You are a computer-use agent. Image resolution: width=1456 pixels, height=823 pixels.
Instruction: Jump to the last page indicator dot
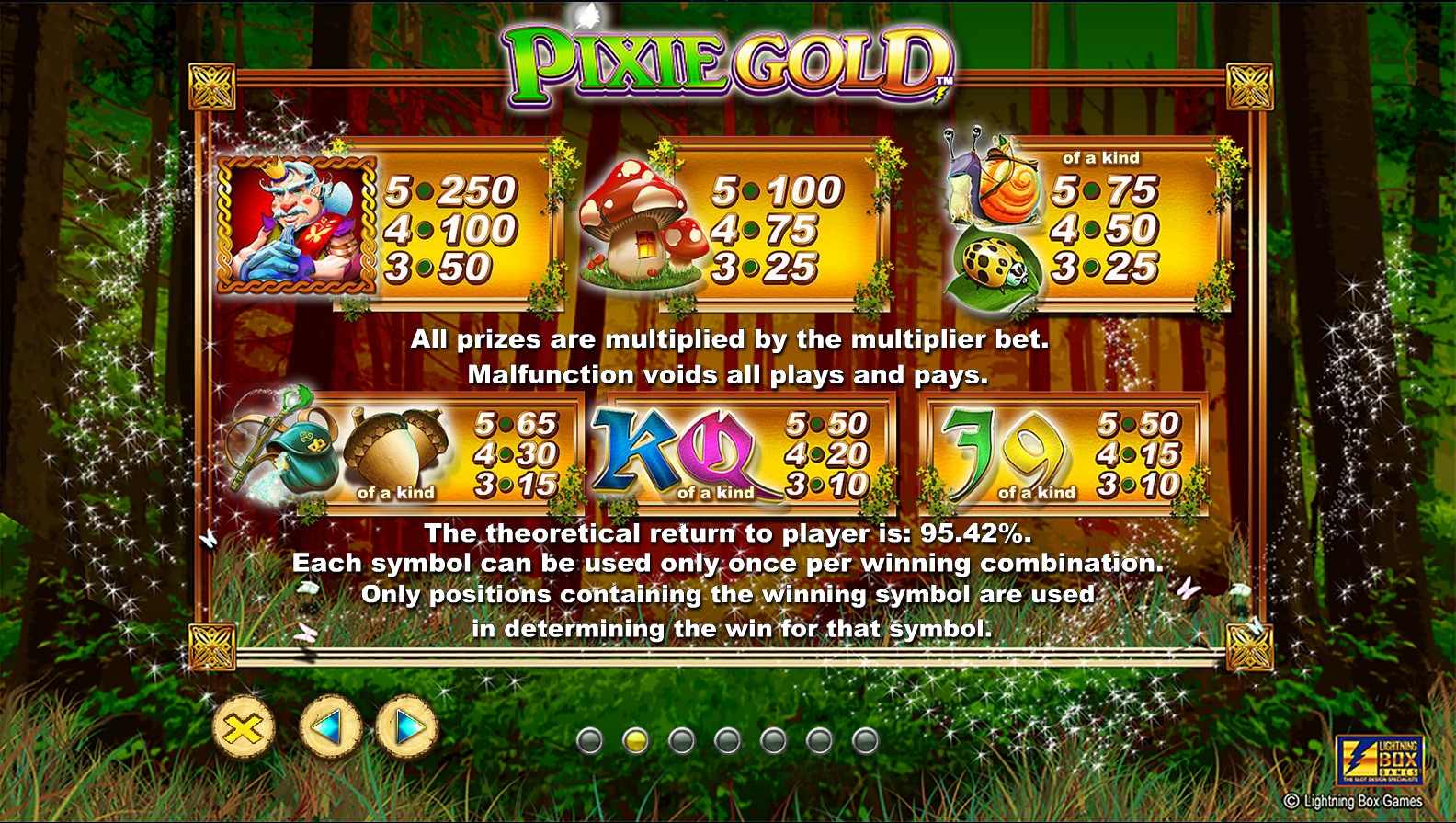[865, 740]
